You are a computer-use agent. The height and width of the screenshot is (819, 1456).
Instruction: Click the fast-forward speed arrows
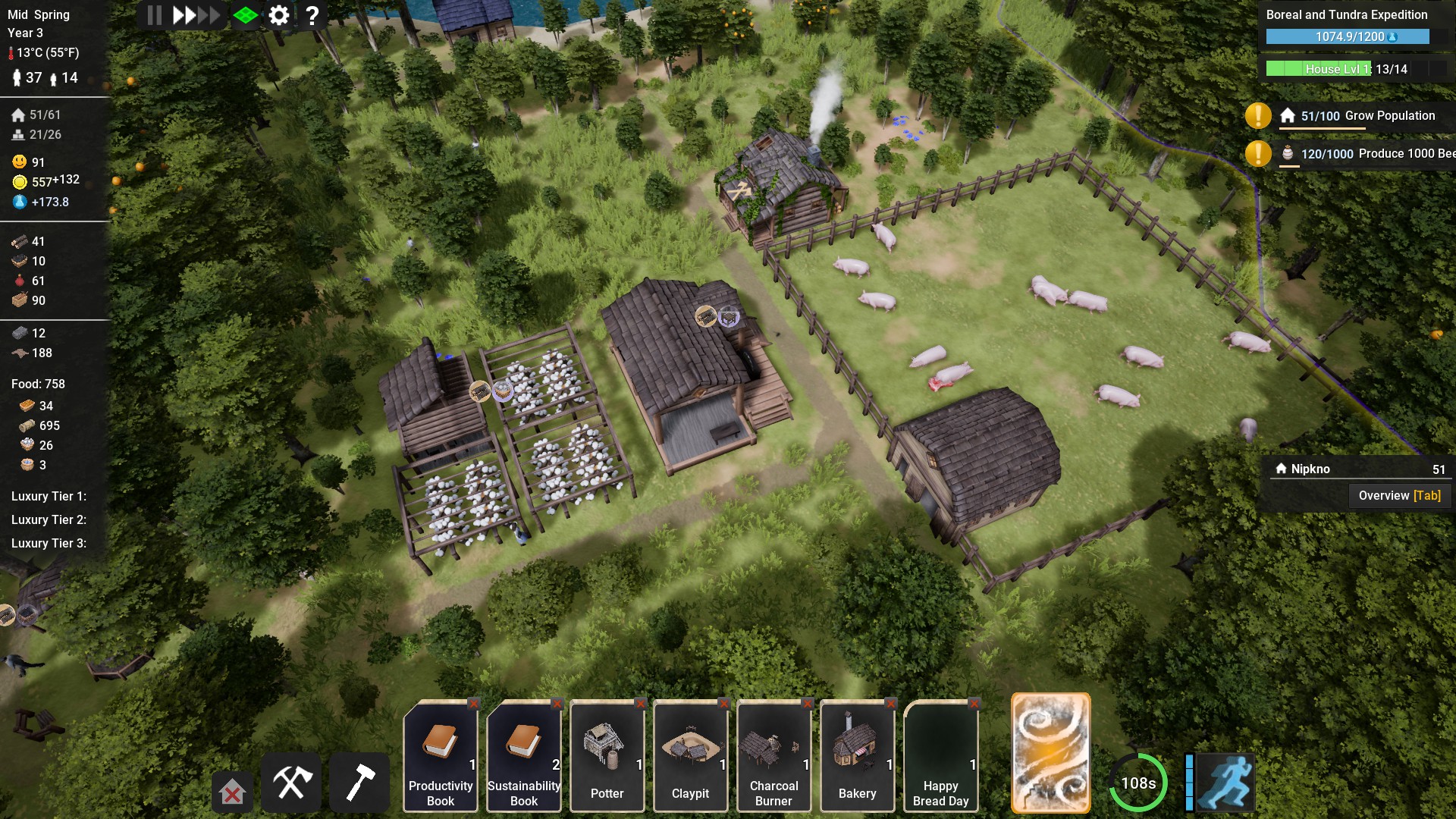click(x=196, y=15)
